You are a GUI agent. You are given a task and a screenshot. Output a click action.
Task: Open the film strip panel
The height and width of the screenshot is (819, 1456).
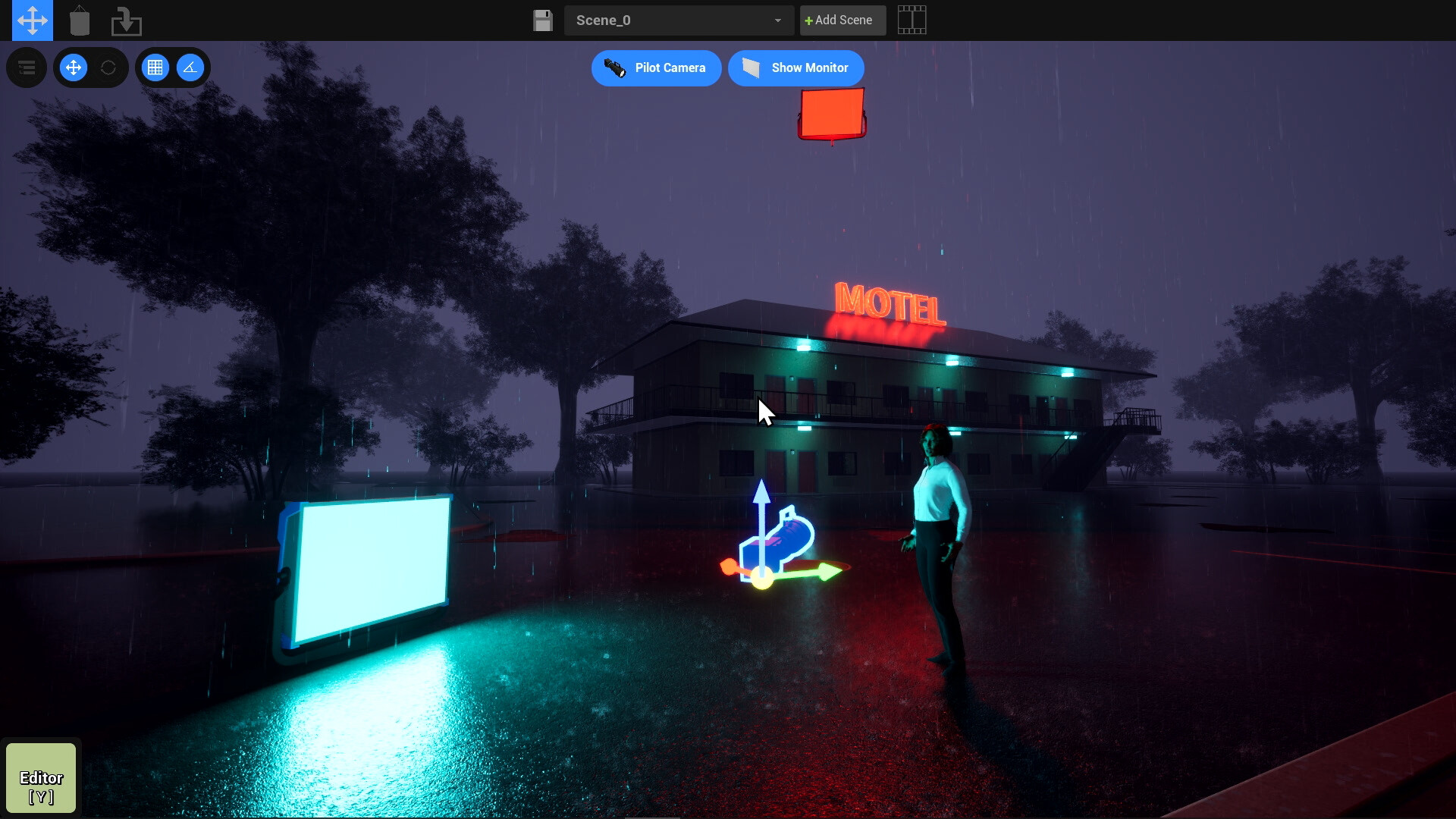pos(912,20)
